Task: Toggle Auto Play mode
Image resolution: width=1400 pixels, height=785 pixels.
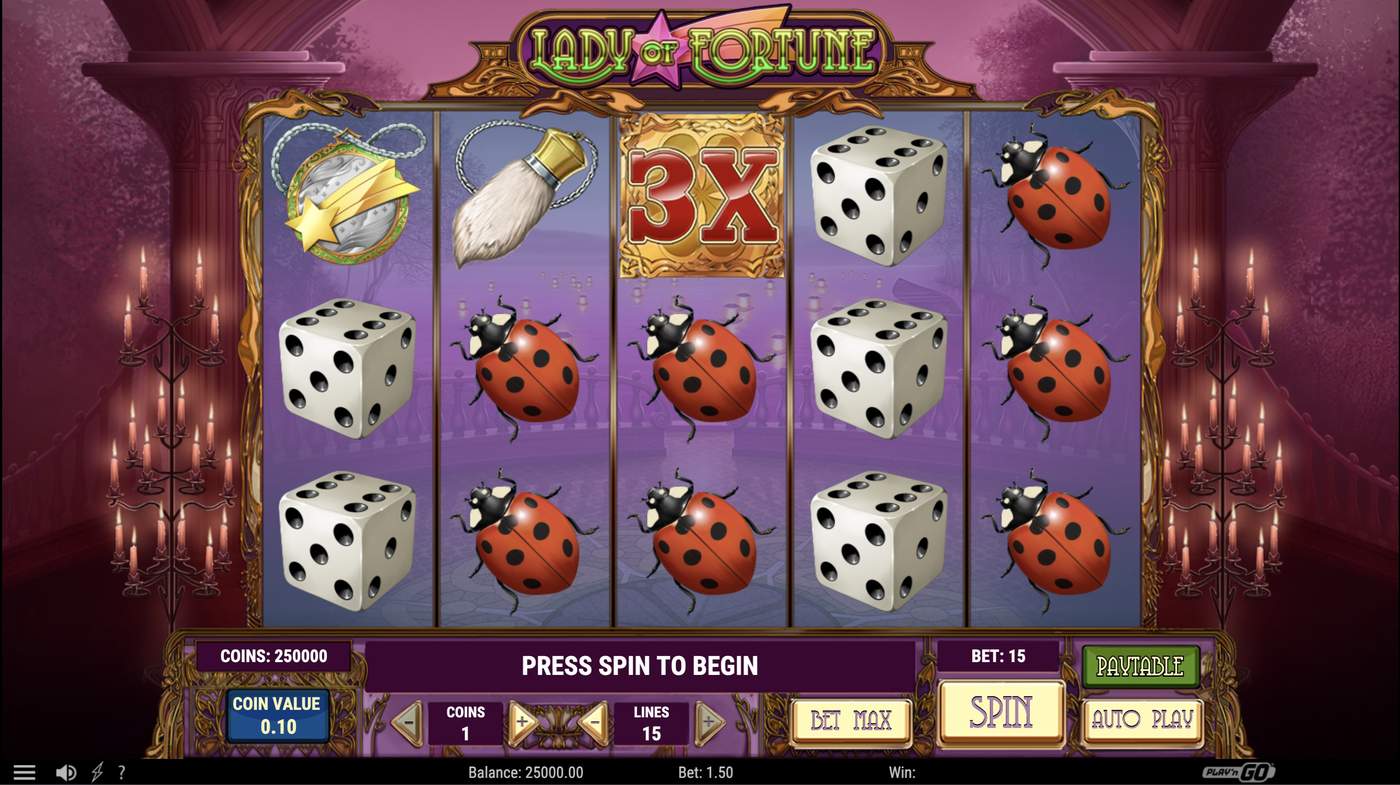Action: (1141, 718)
